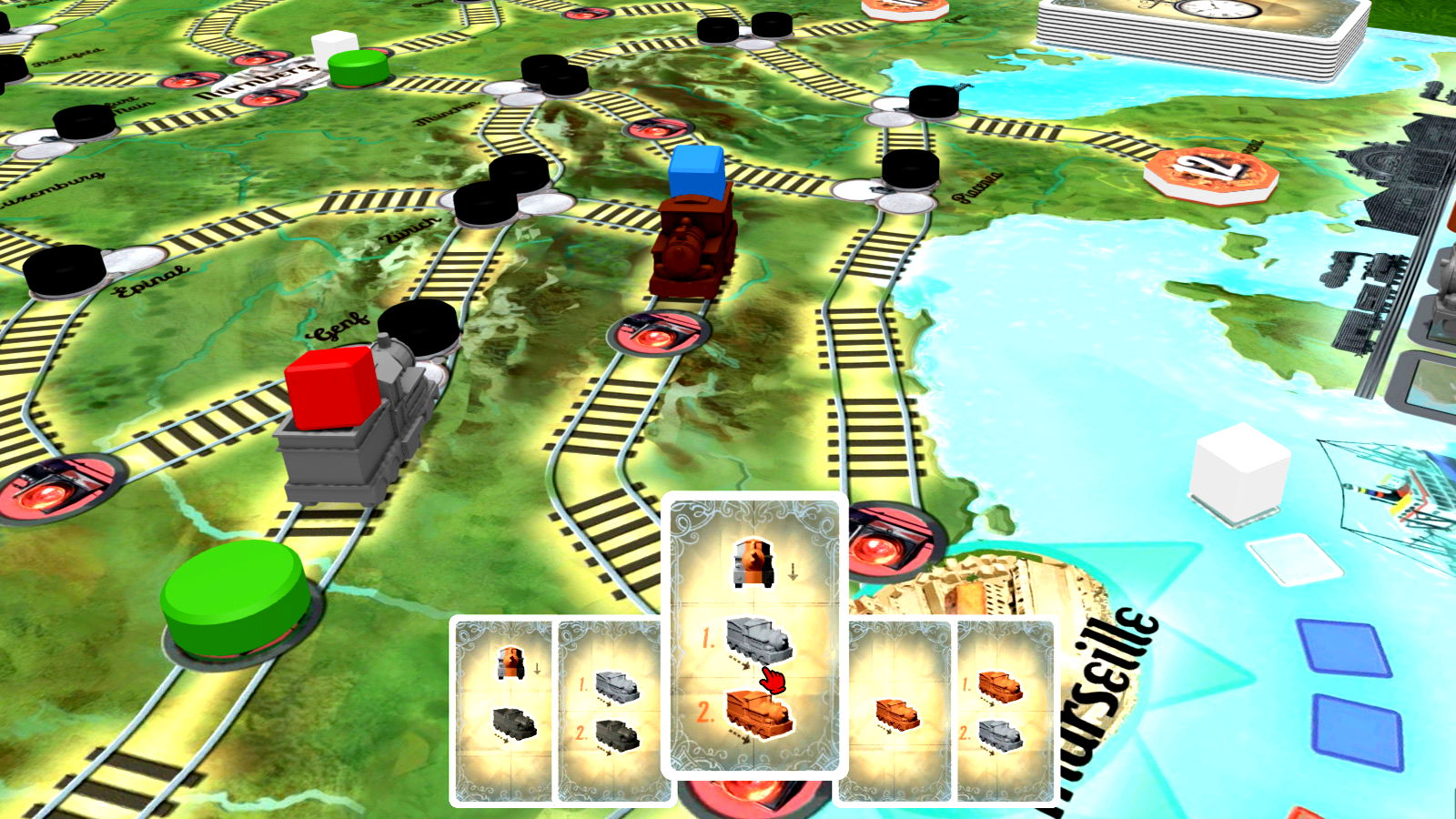Select the card with orange then gray train
Viewport: 1456px width, 819px height.
[x=1001, y=712]
